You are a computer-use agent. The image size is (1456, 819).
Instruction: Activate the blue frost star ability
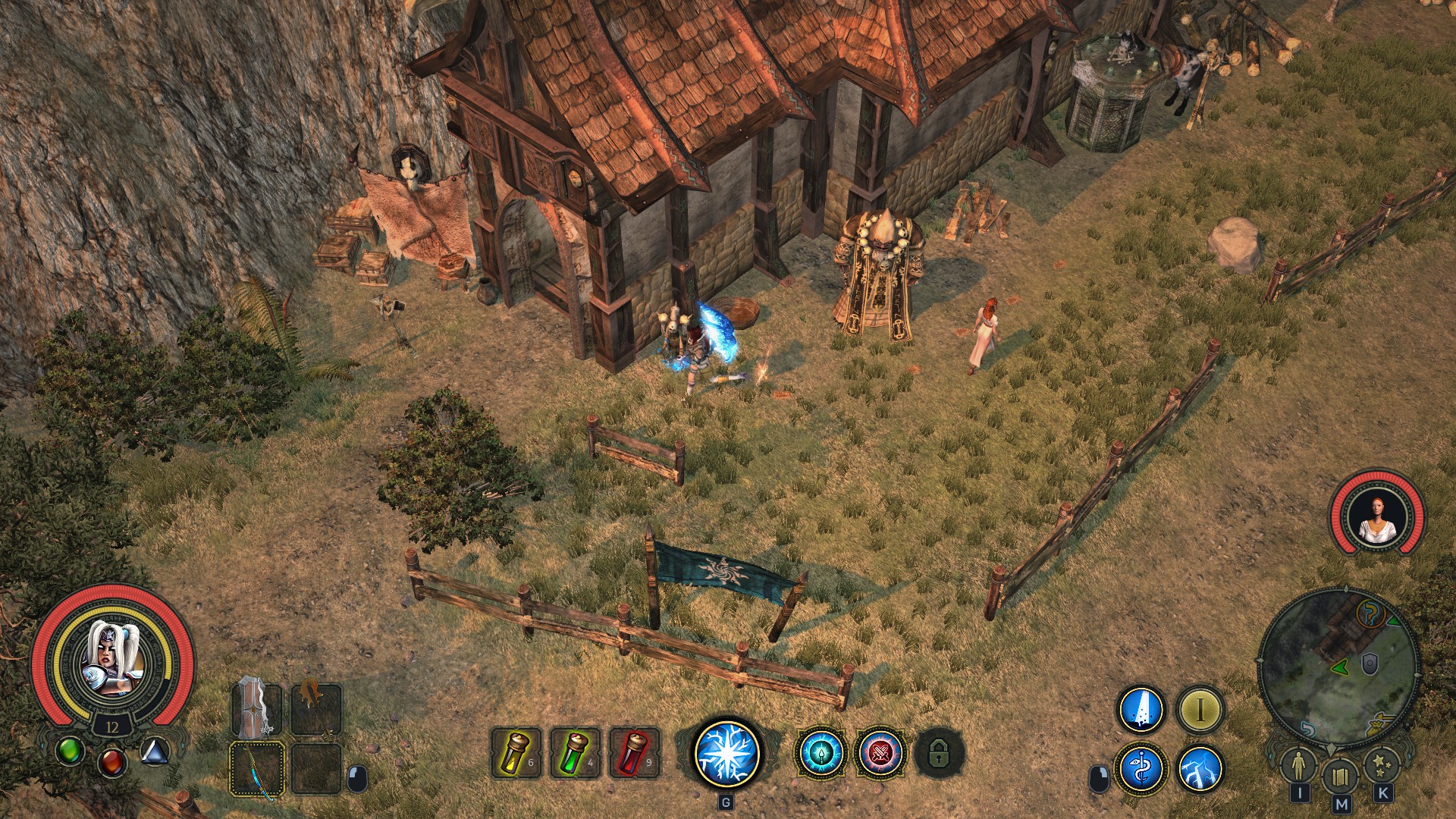click(x=726, y=752)
